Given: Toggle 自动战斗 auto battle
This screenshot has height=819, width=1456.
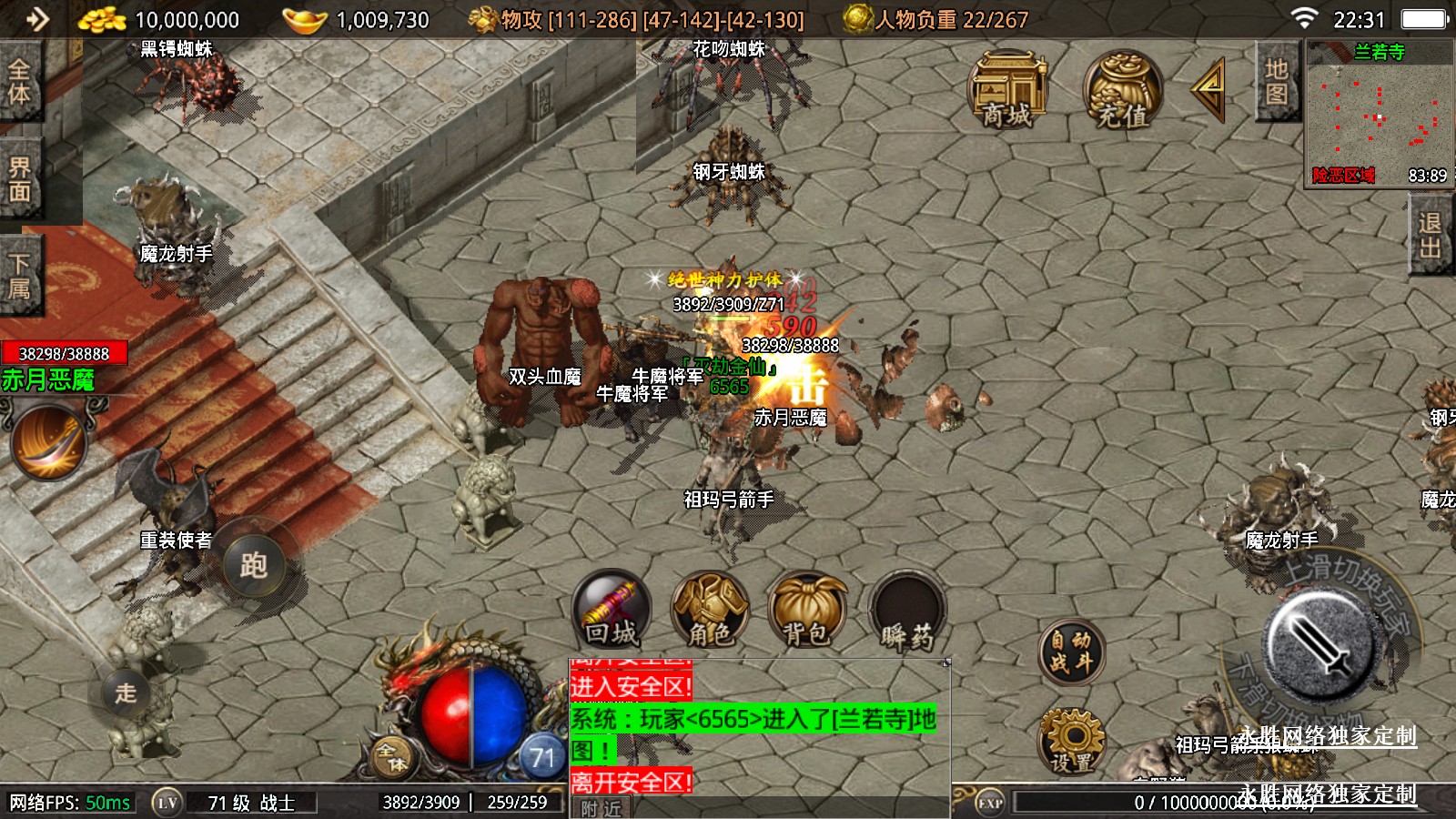Looking at the screenshot, I should 1071,652.
